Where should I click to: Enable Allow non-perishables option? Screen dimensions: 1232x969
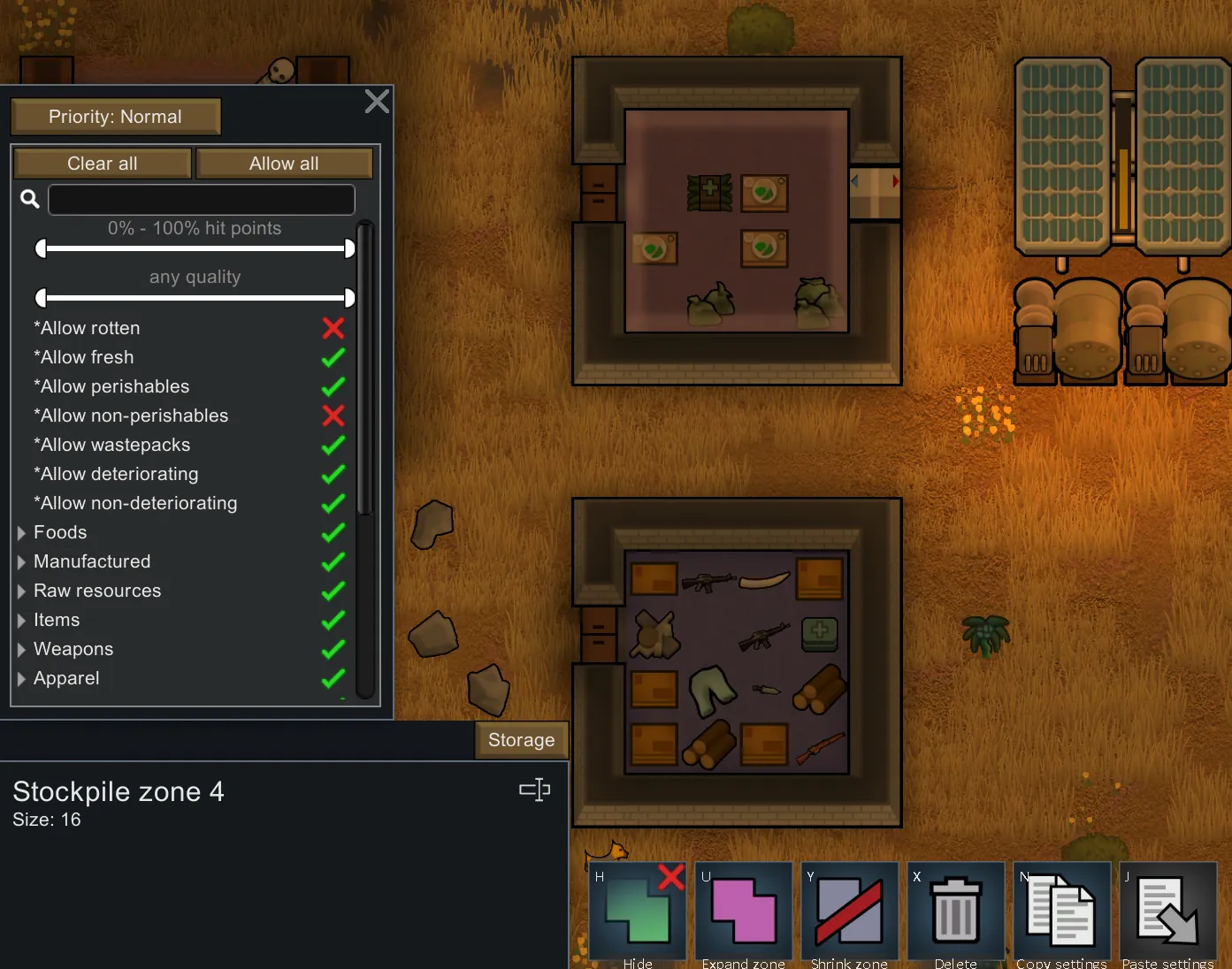pos(333,416)
